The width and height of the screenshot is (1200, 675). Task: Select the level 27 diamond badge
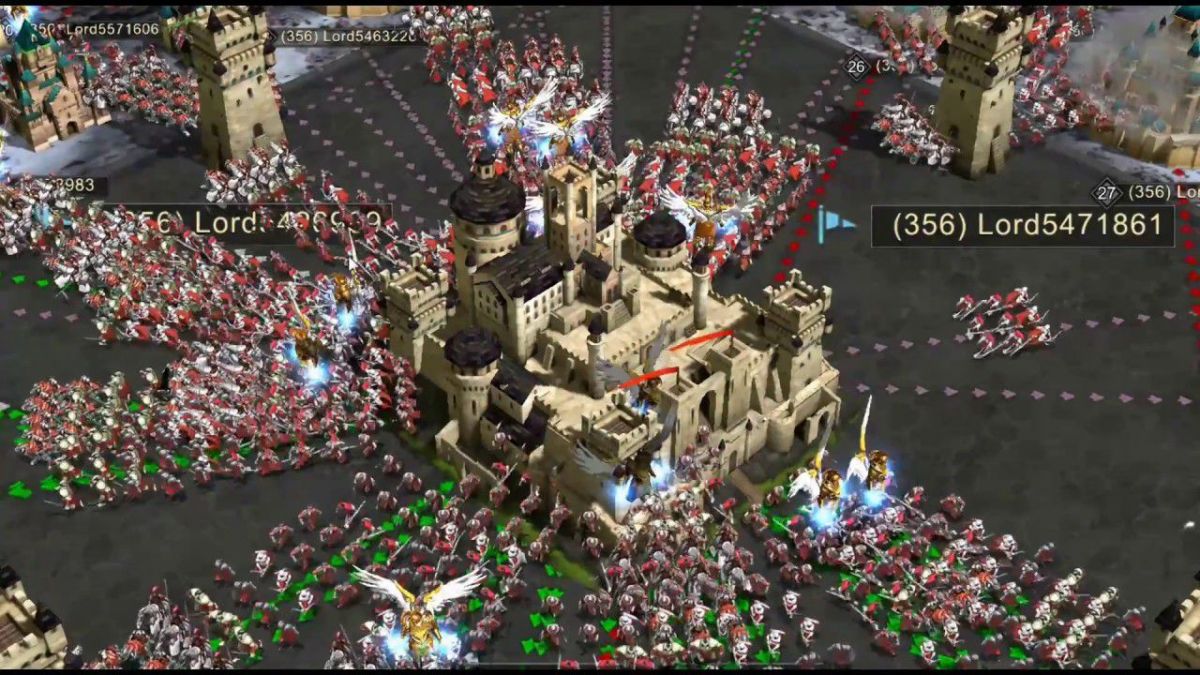click(1105, 192)
